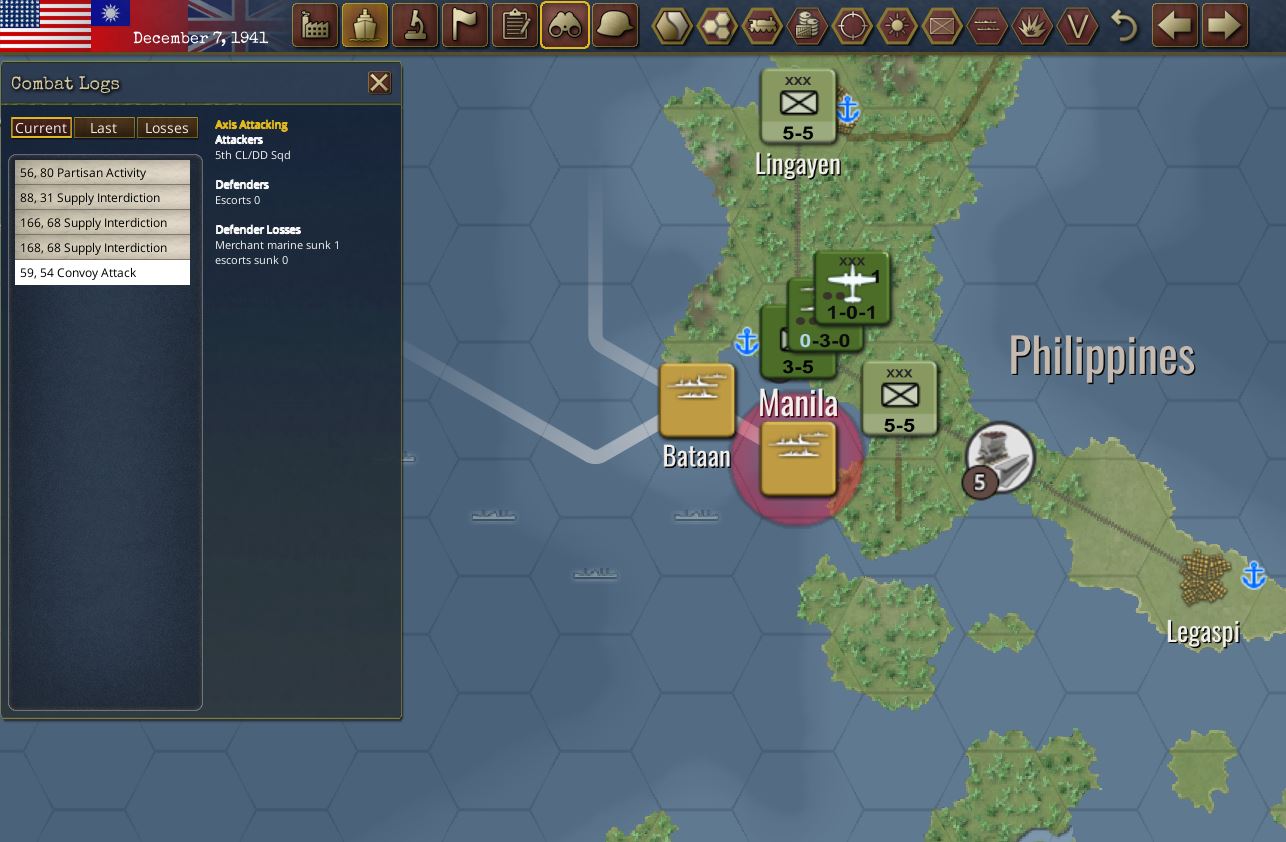Open the factory production screen
Screen dimensions: 1286x842
315,26
